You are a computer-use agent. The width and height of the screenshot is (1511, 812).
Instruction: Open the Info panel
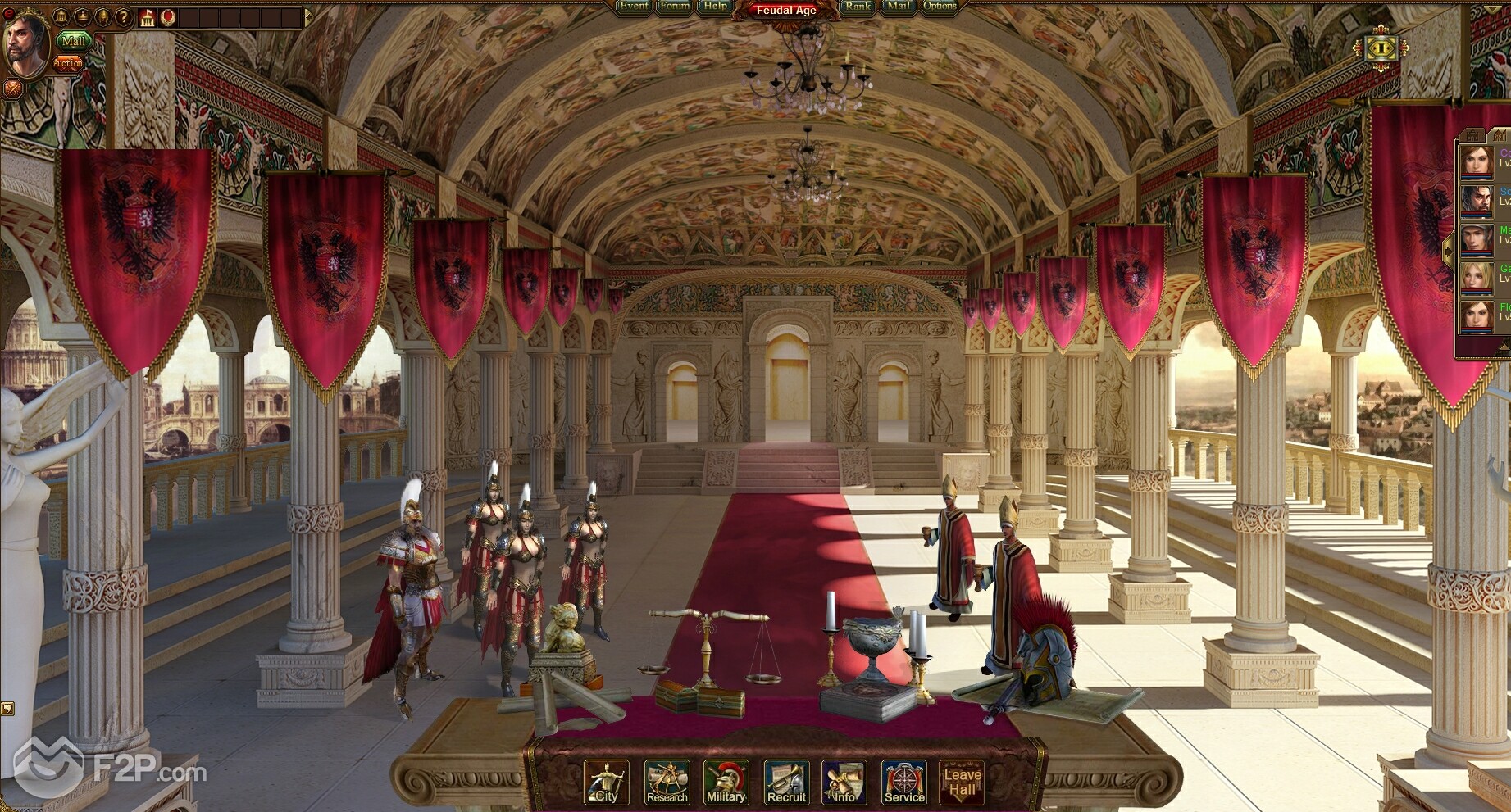[x=844, y=783]
